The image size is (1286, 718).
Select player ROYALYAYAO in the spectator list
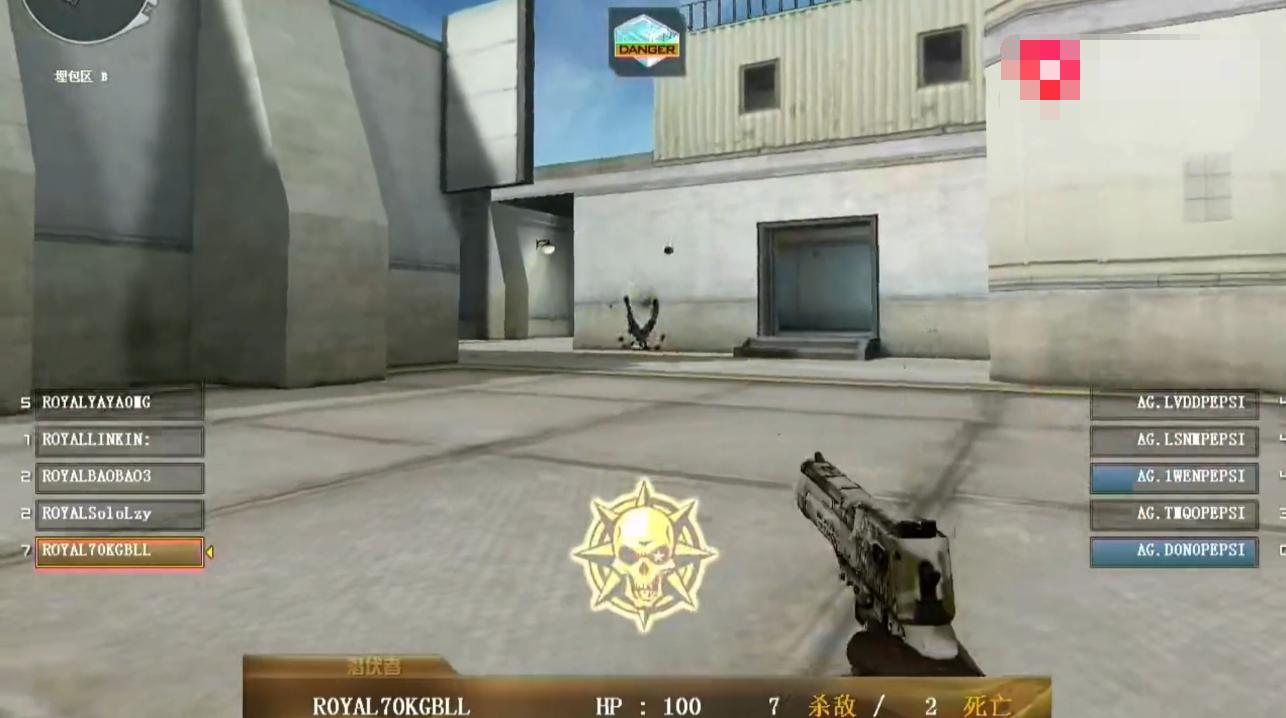click(x=119, y=403)
